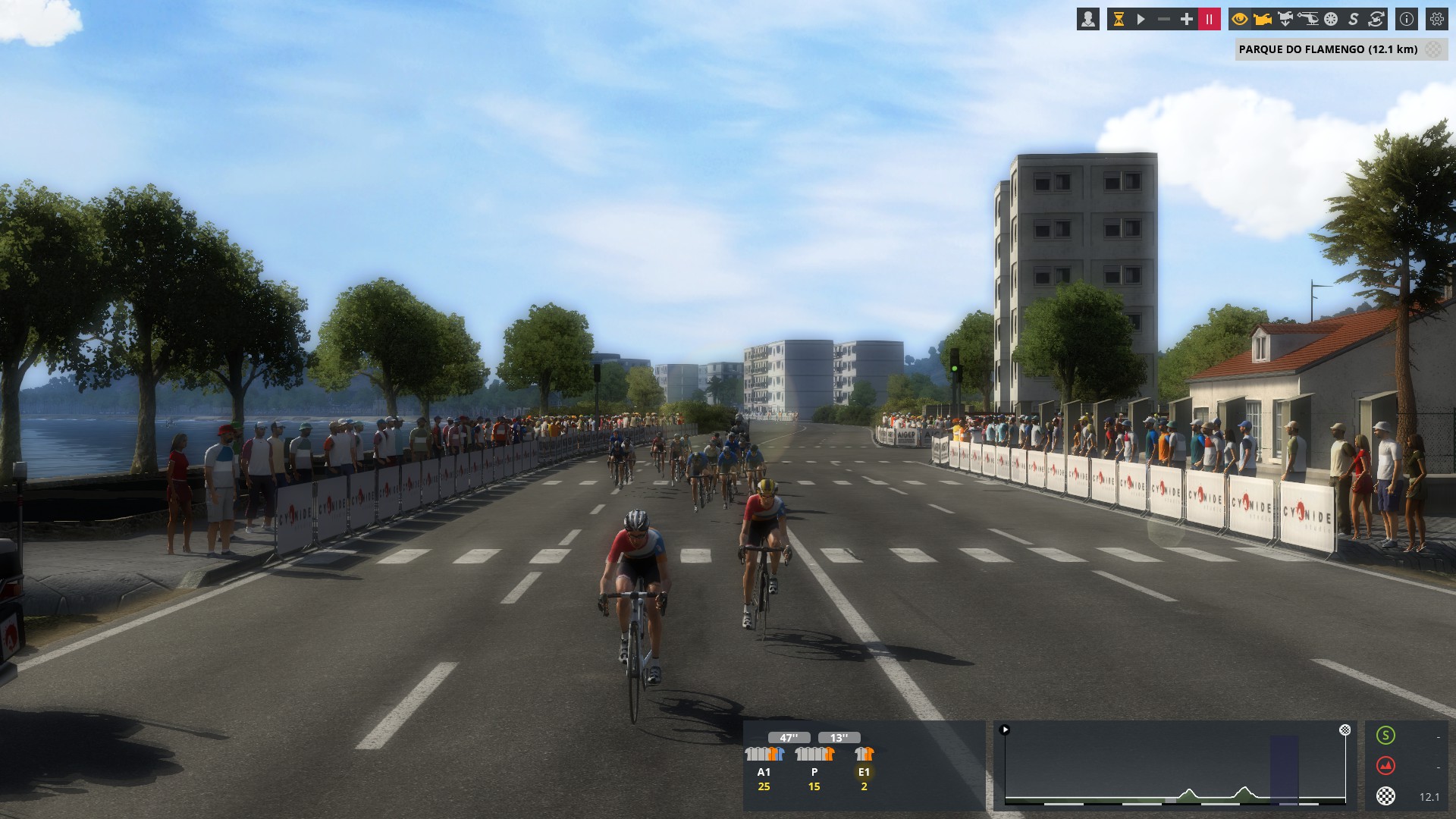Toggle the eye view mode icon
Image resolution: width=1456 pixels, height=819 pixels.
pos(1240,20)
